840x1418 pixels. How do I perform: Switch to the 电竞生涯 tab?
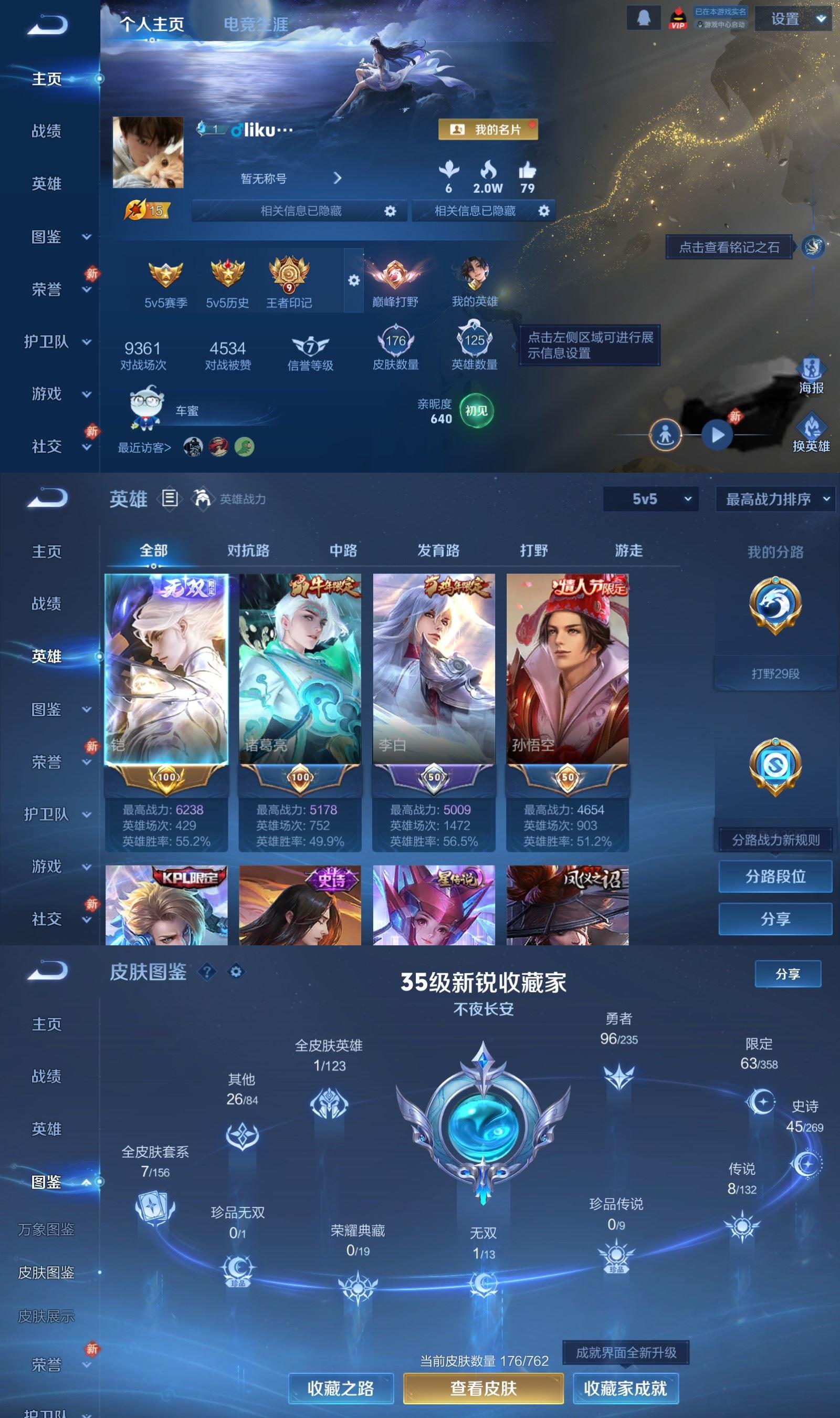256,25
